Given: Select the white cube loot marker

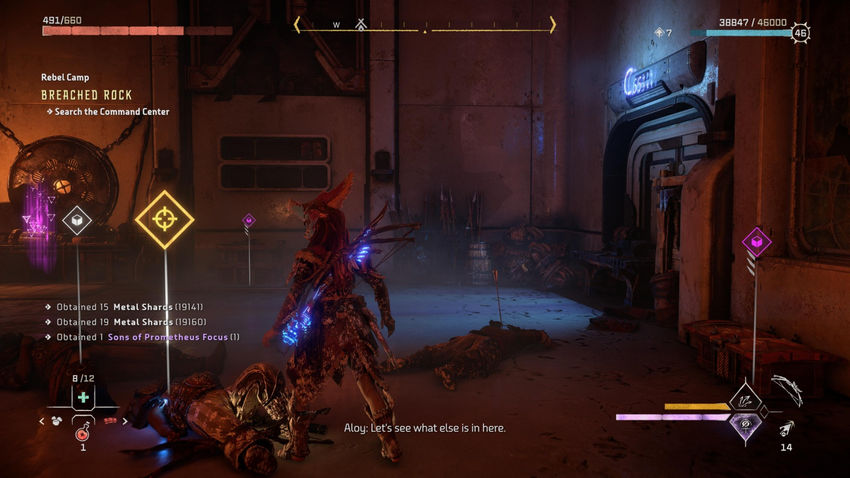Looking at the screenshot, I should pos(77,220).
